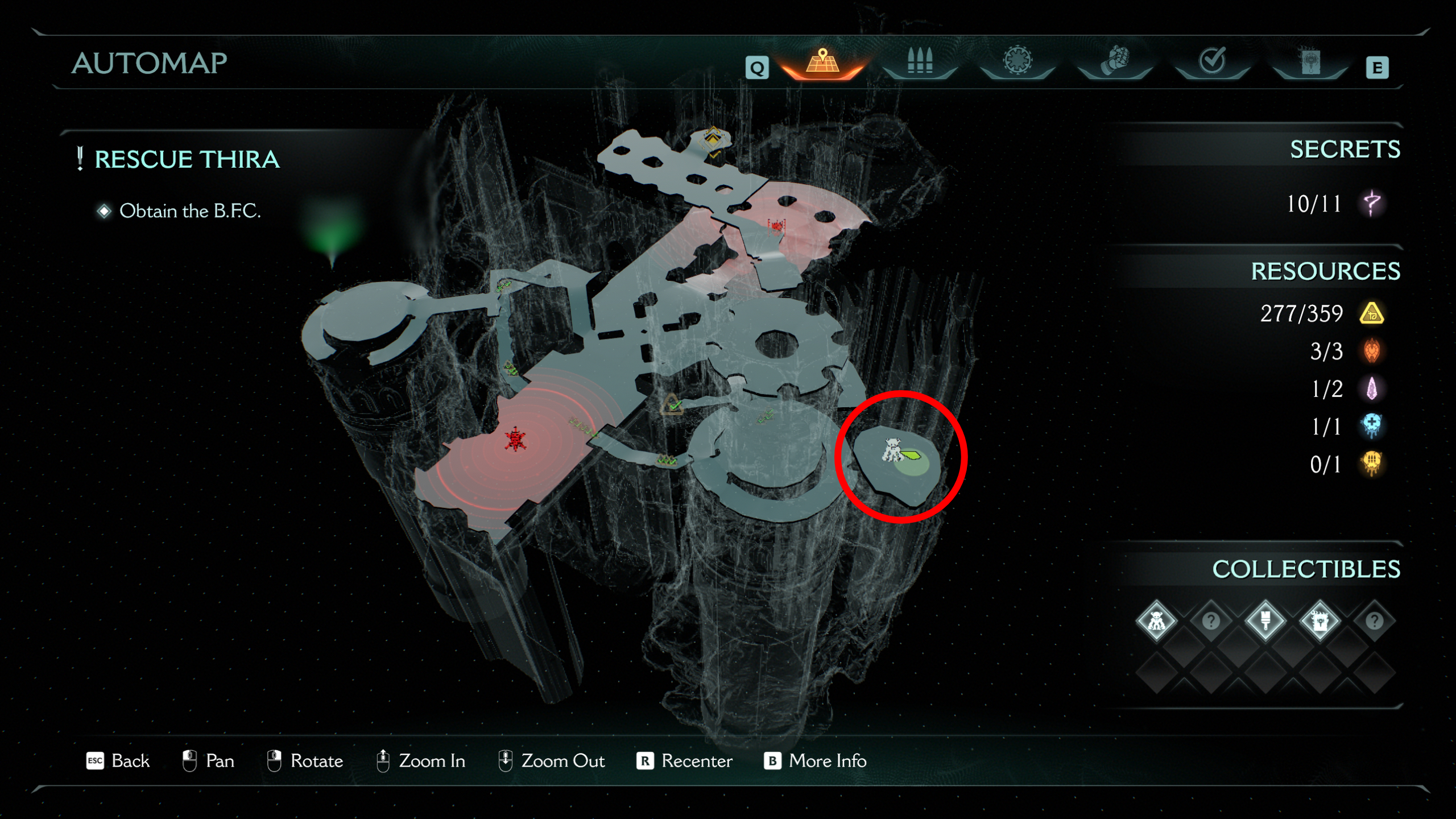
Task: Toggle the diamond checkbox beside Obtain the B.F.C.
Action: [x=104, y=210]
